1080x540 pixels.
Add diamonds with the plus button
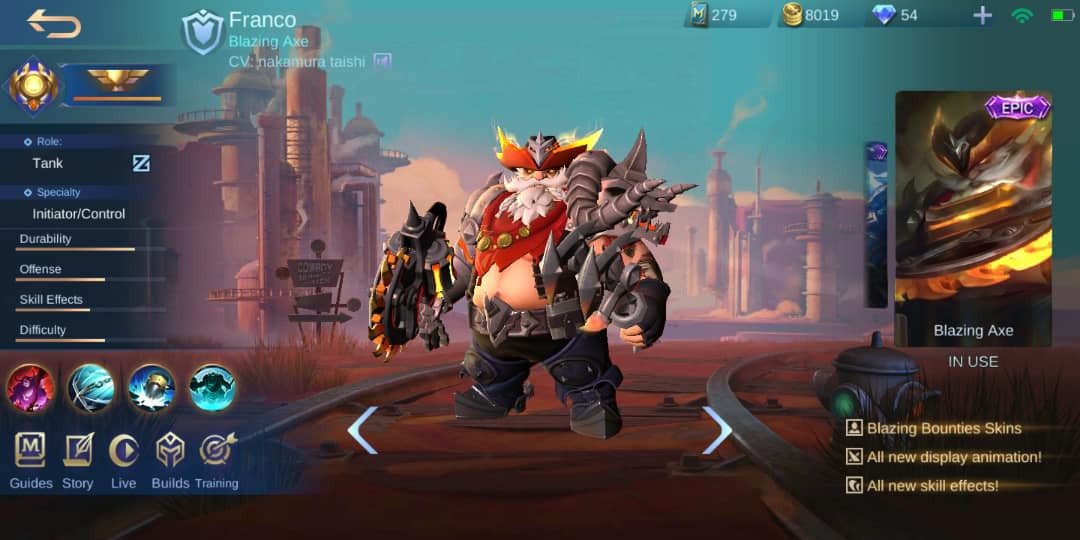983,15
